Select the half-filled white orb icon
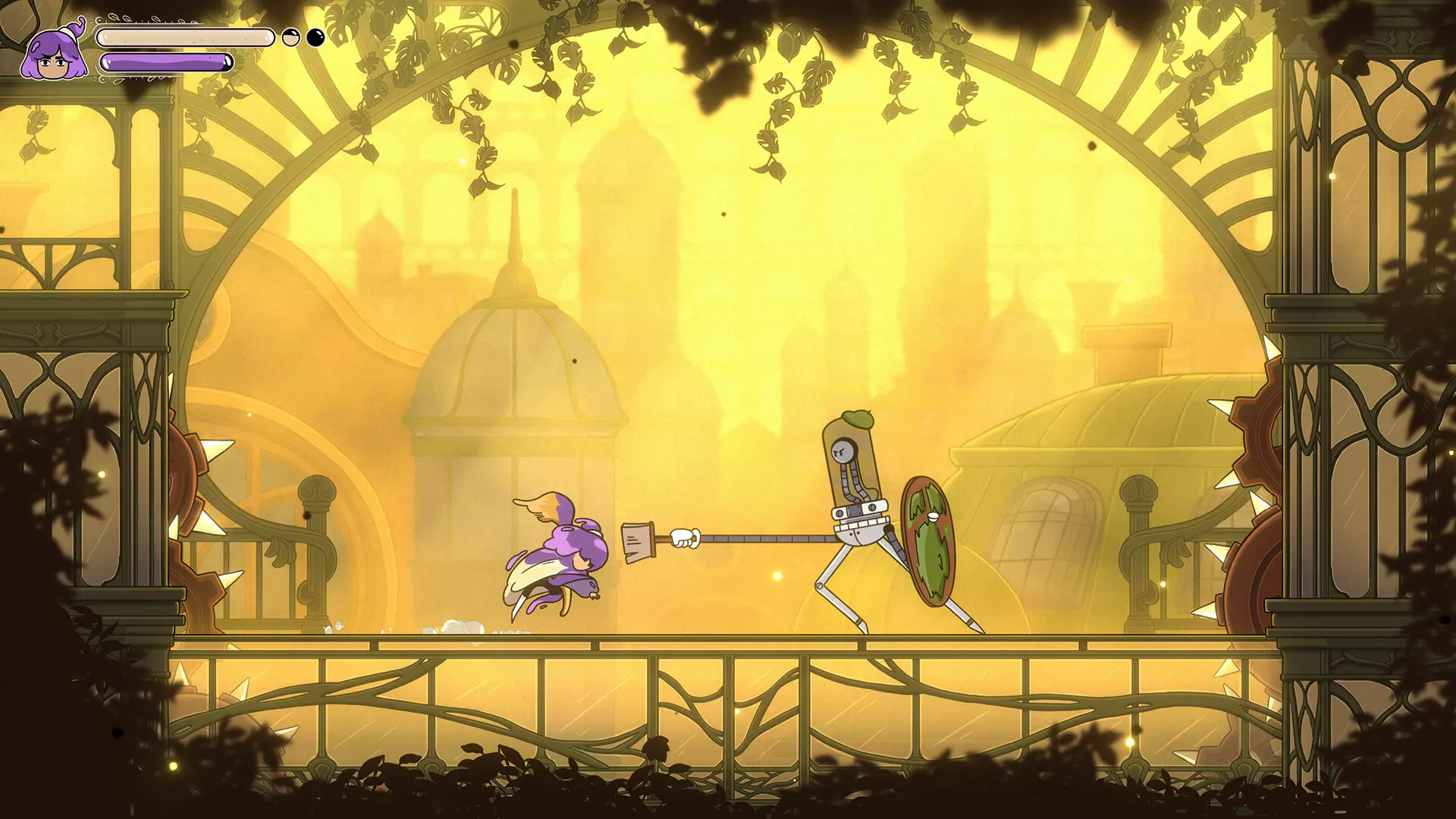Viewport: 1456px width, 819px height. pos(290,38)
